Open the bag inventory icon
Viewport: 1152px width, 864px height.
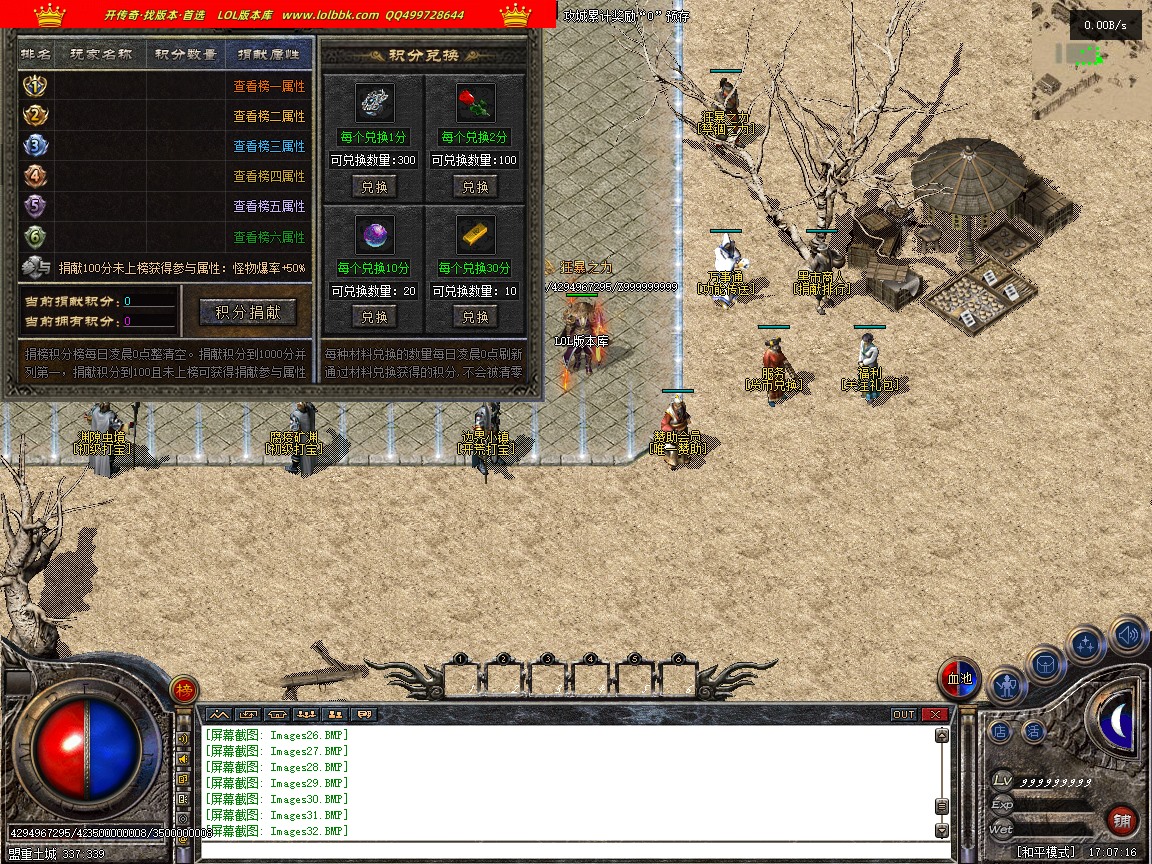pyautogui.click(x=1046, y=664)
